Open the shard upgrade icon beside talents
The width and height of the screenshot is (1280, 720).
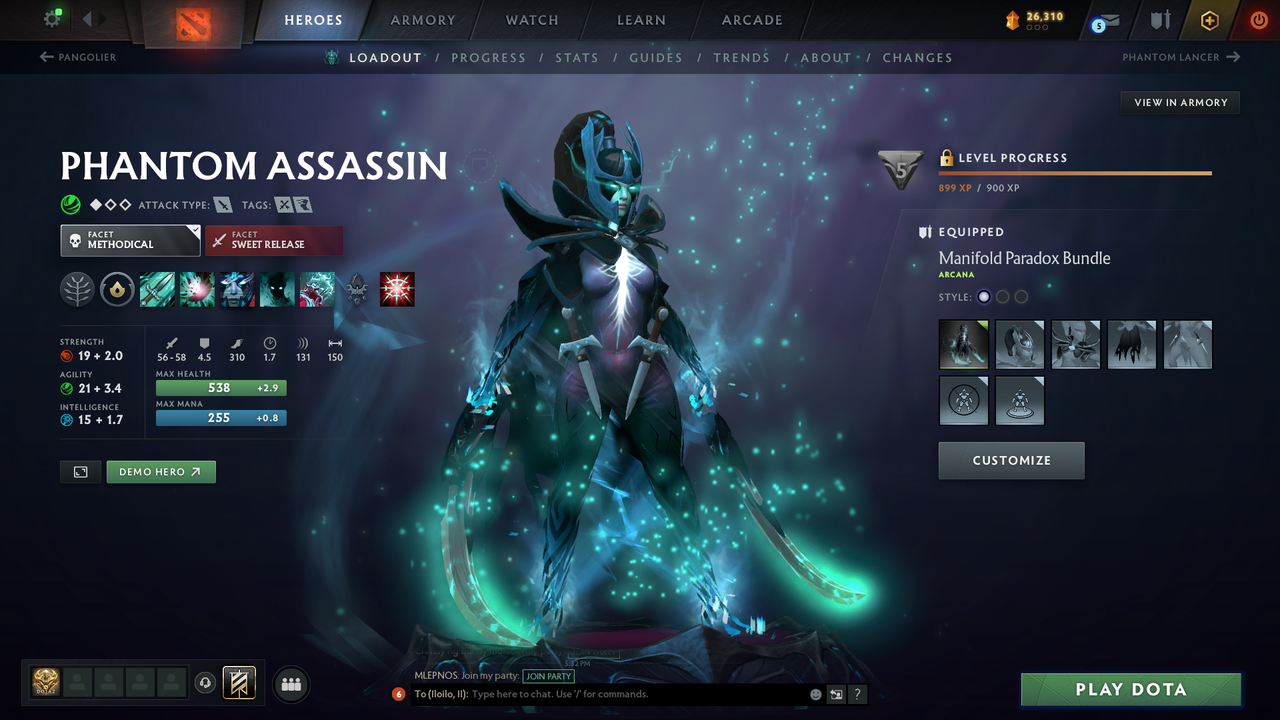pyautogui.click(x=117, y=290)
